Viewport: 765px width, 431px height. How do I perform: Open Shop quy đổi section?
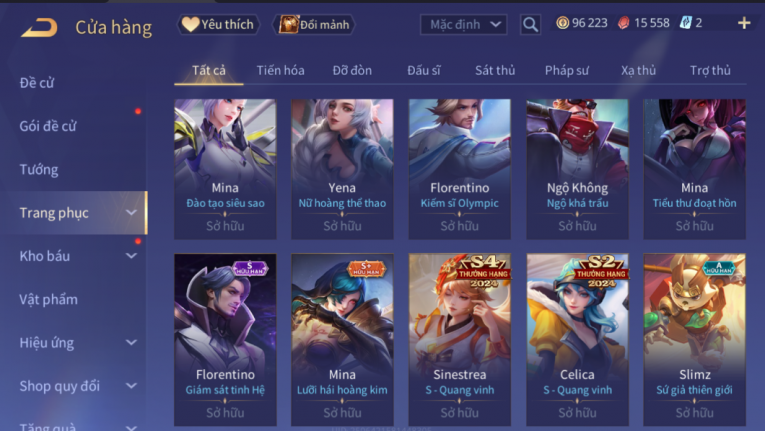(76, 385)
